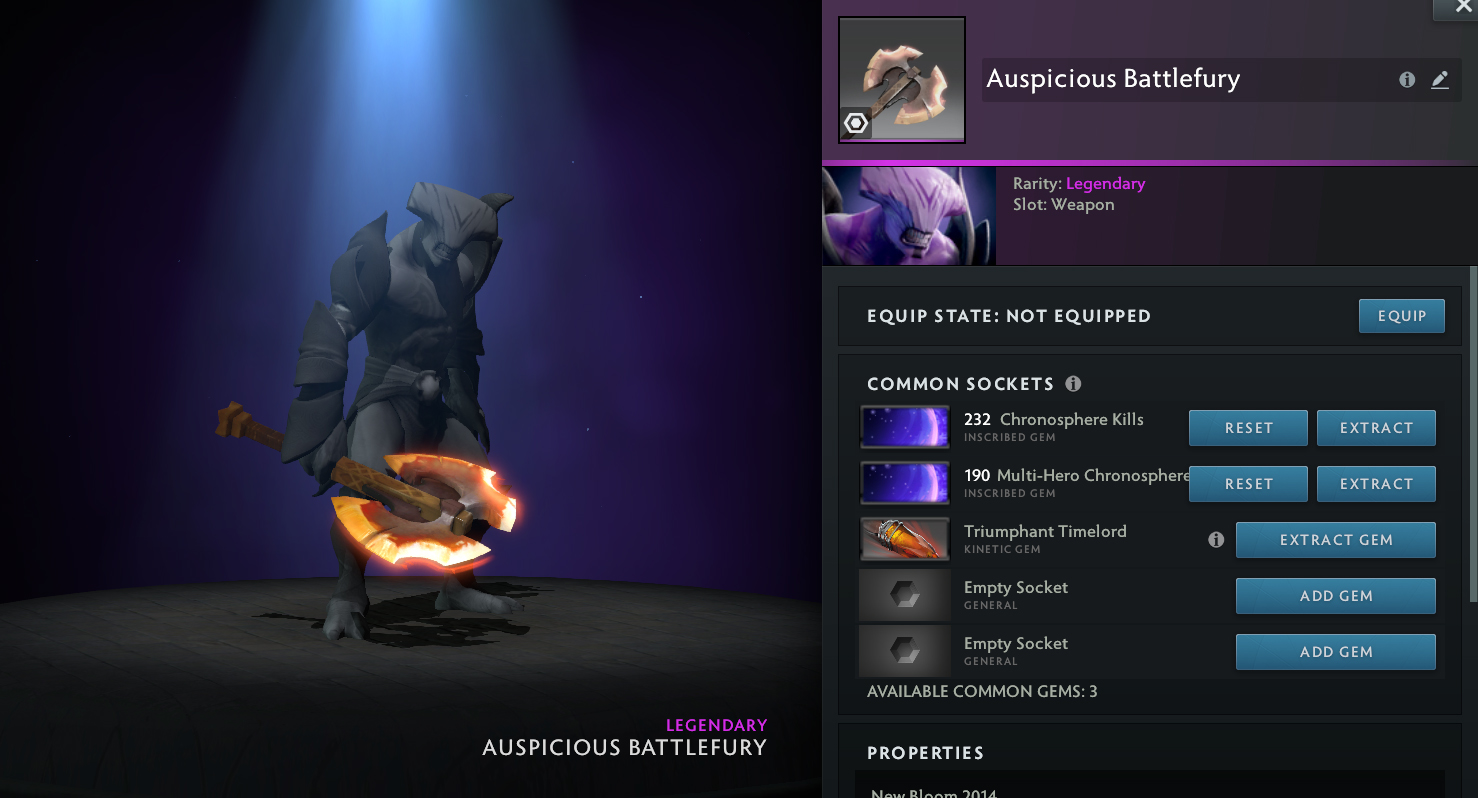Show item info beside the item name

(1407, 80)
